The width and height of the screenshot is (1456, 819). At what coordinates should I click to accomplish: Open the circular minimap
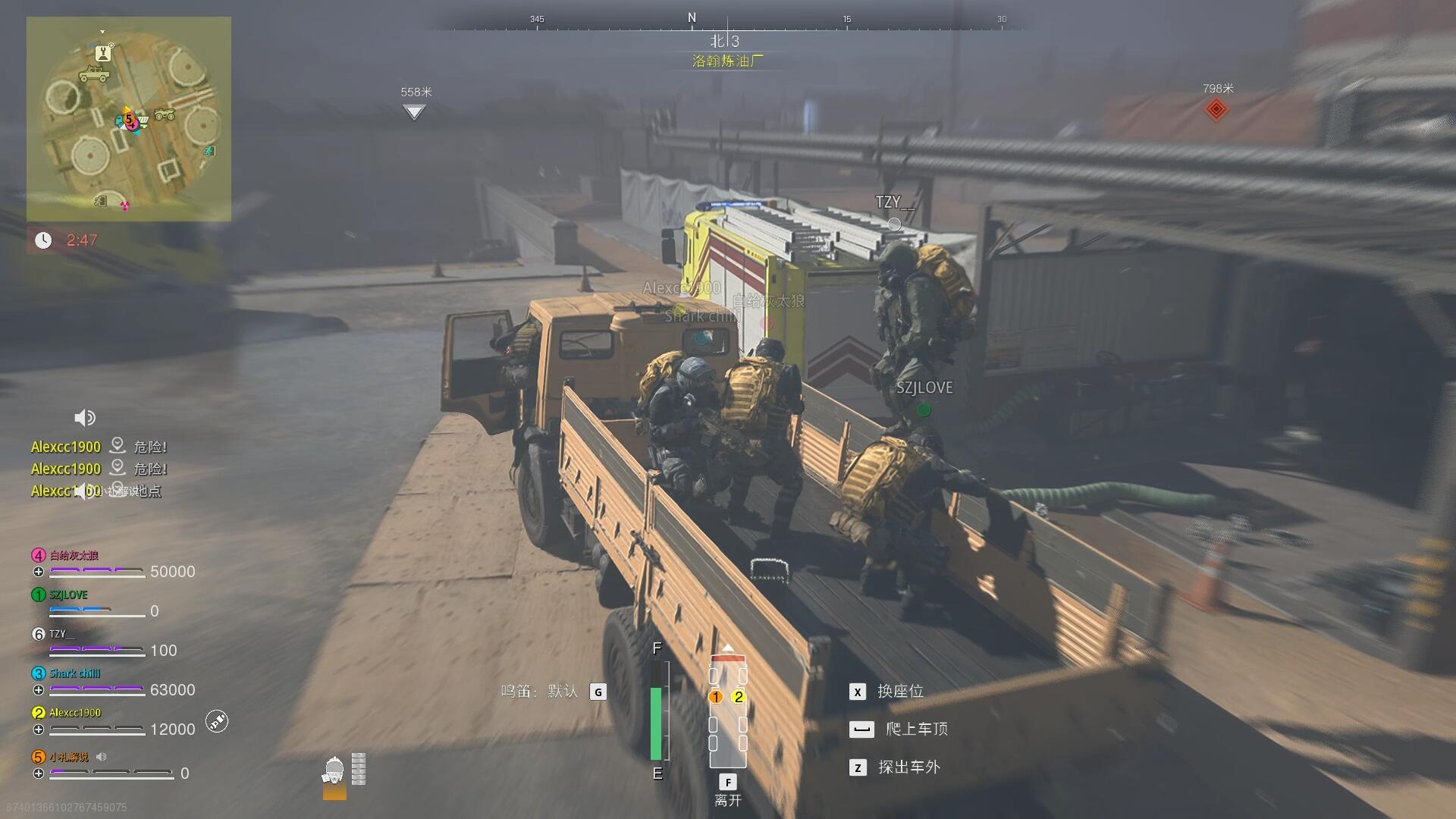(x=129, y=119)
